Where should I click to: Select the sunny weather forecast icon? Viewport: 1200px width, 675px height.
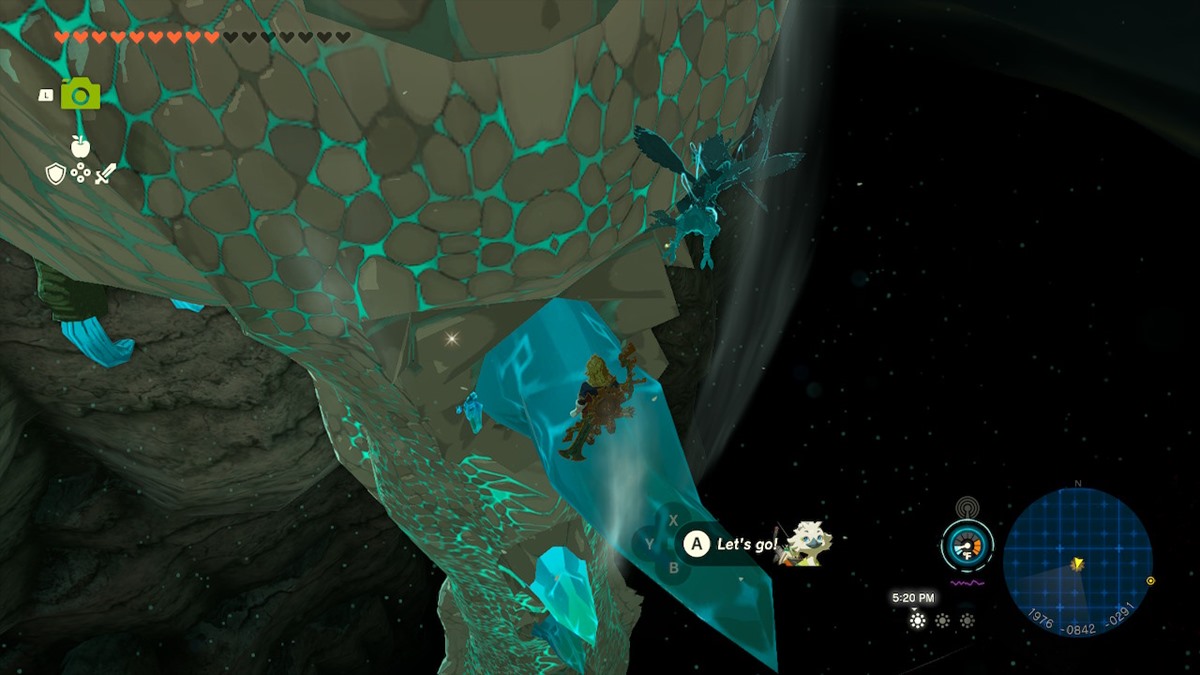click(917, 620)
